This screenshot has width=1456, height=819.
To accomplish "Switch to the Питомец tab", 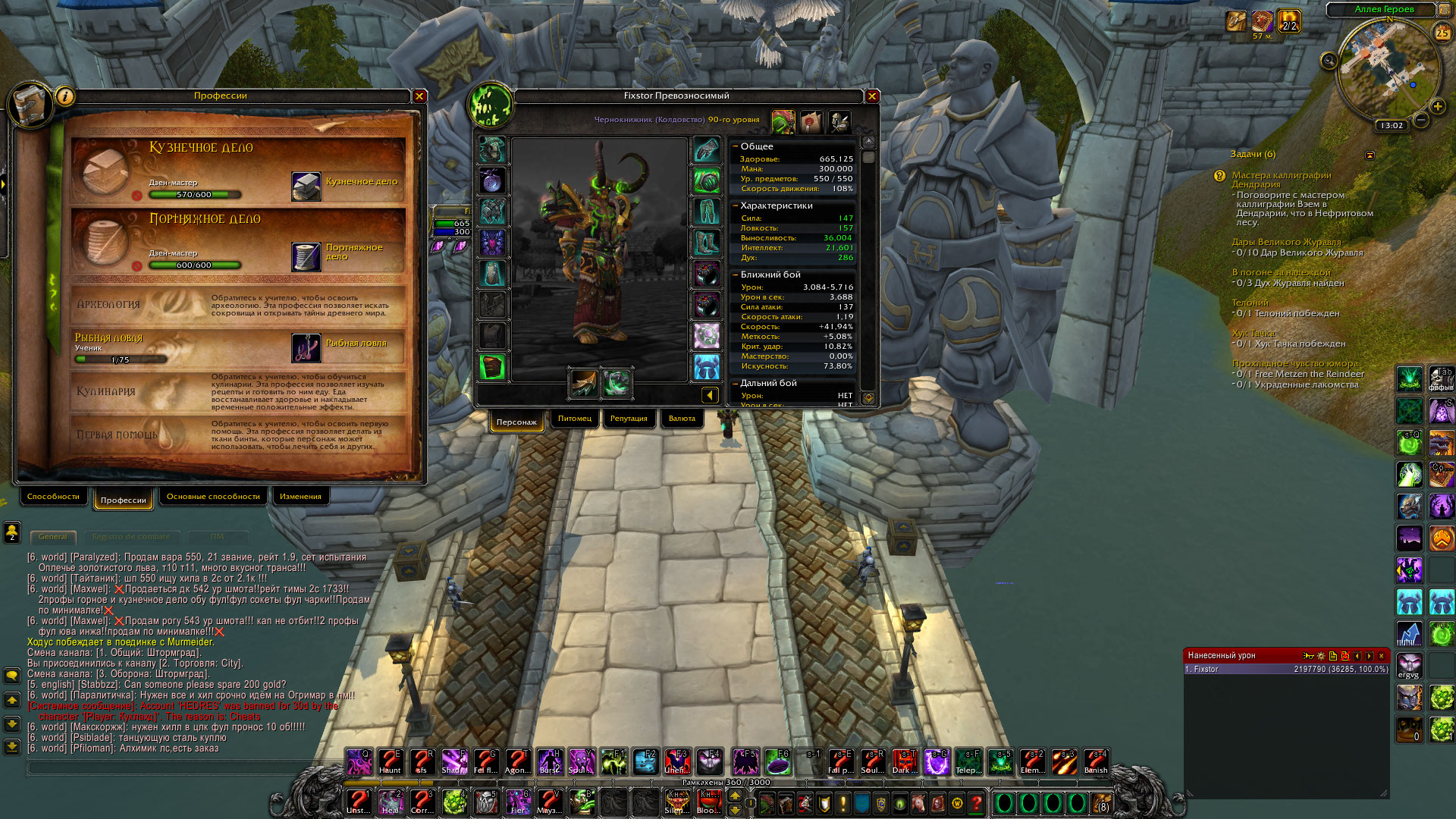I will coord(575,419).
